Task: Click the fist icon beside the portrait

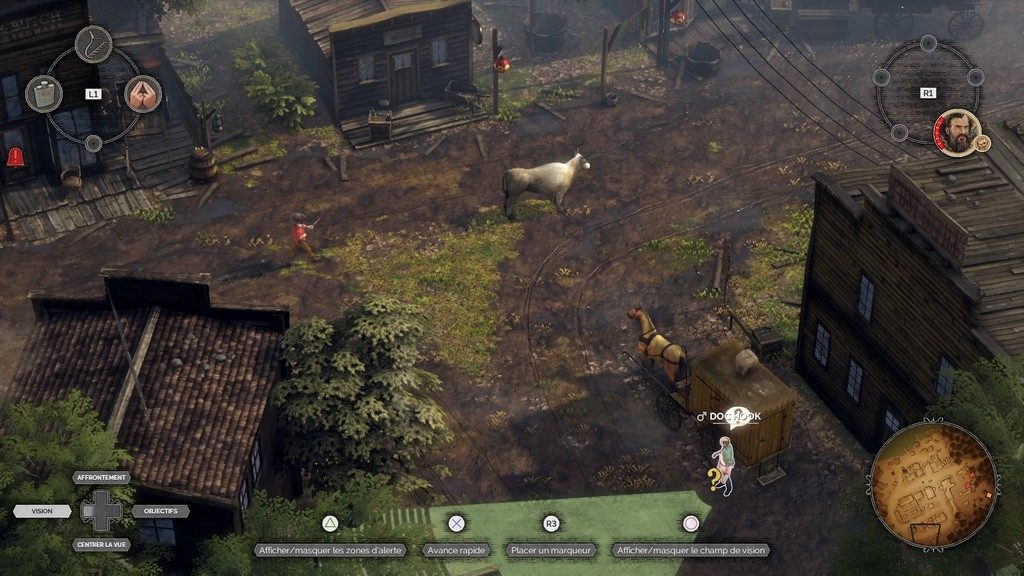Action: (982, 143)
